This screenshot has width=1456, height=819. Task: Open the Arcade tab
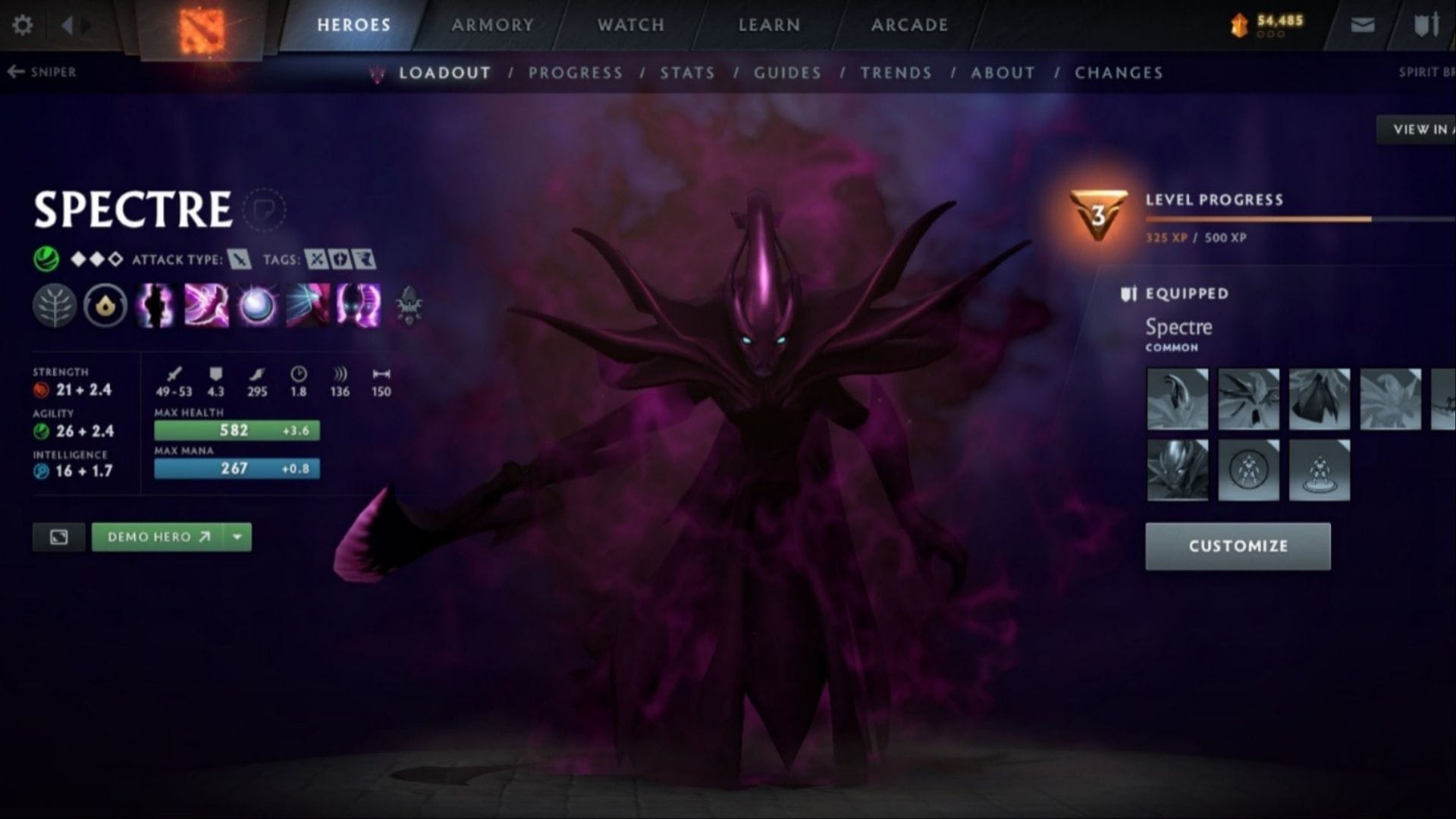(x=909, y=25)
